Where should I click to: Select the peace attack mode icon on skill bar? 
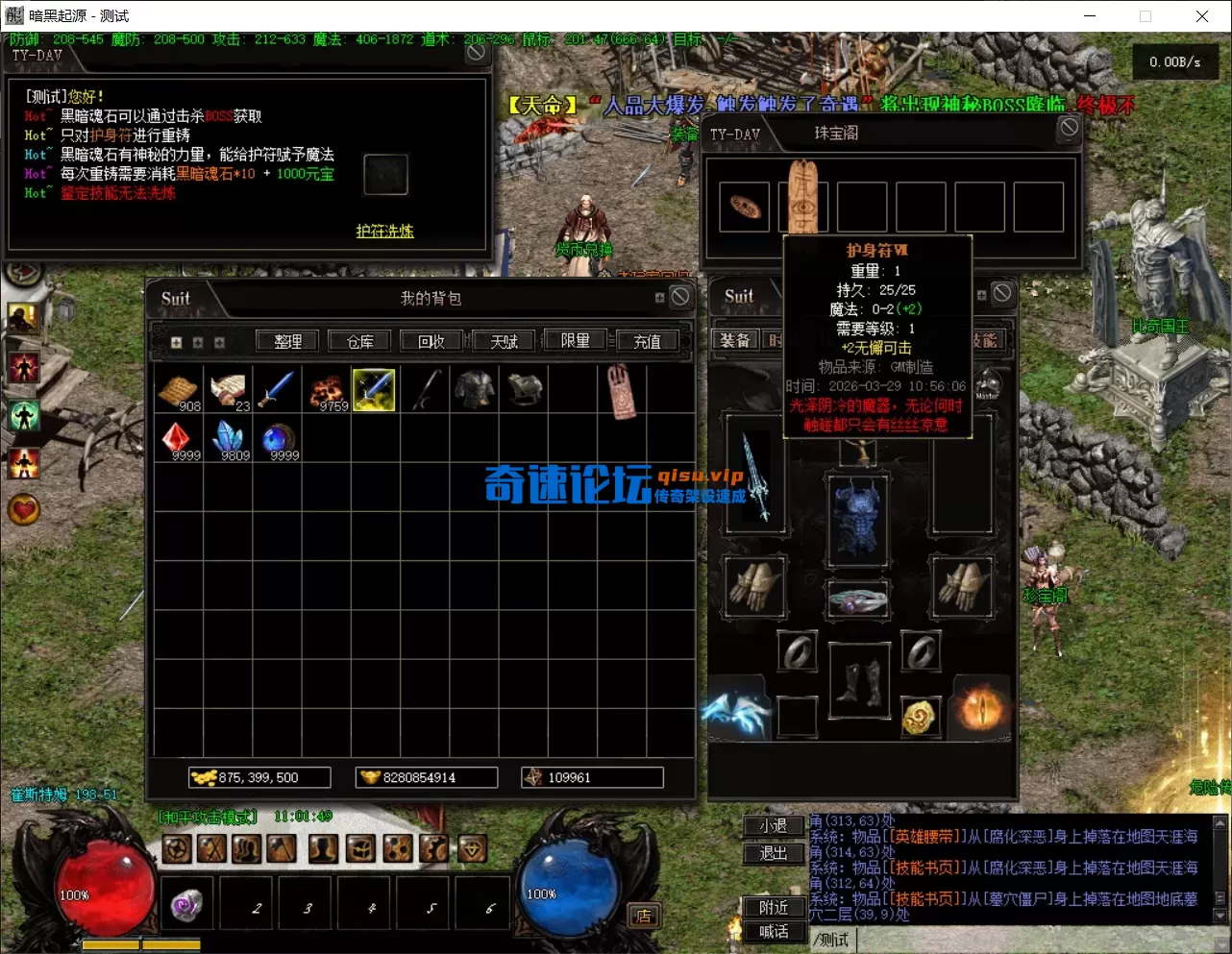pyautogui.click(x=178, y=847)
